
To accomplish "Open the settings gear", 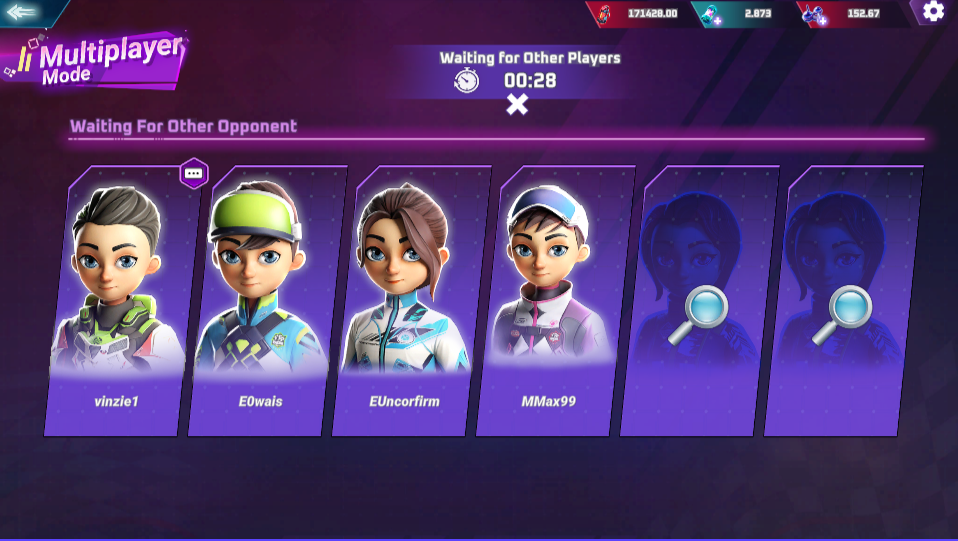I will [933, 11].
